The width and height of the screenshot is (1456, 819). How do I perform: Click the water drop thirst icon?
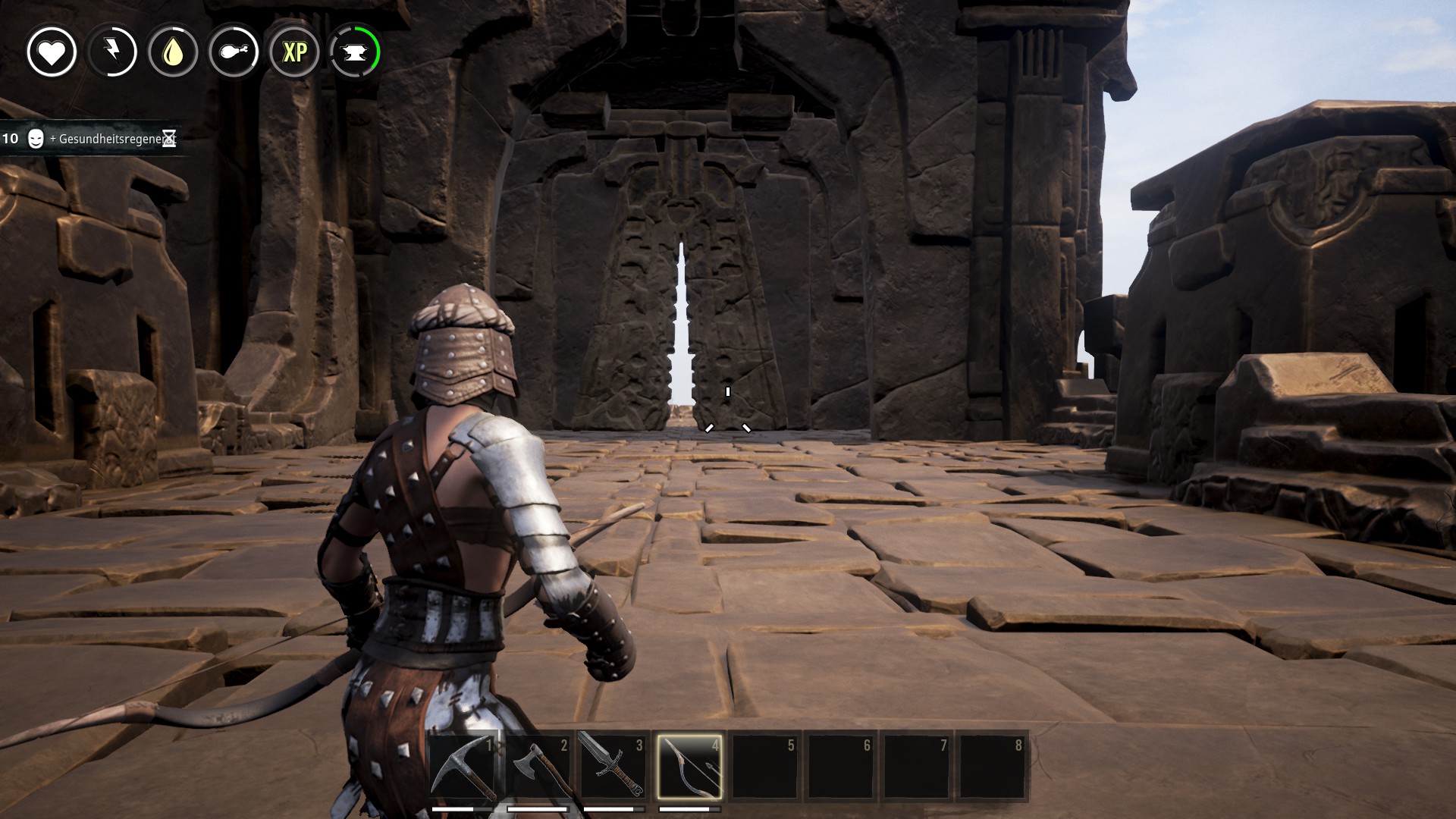pos(173,52)
